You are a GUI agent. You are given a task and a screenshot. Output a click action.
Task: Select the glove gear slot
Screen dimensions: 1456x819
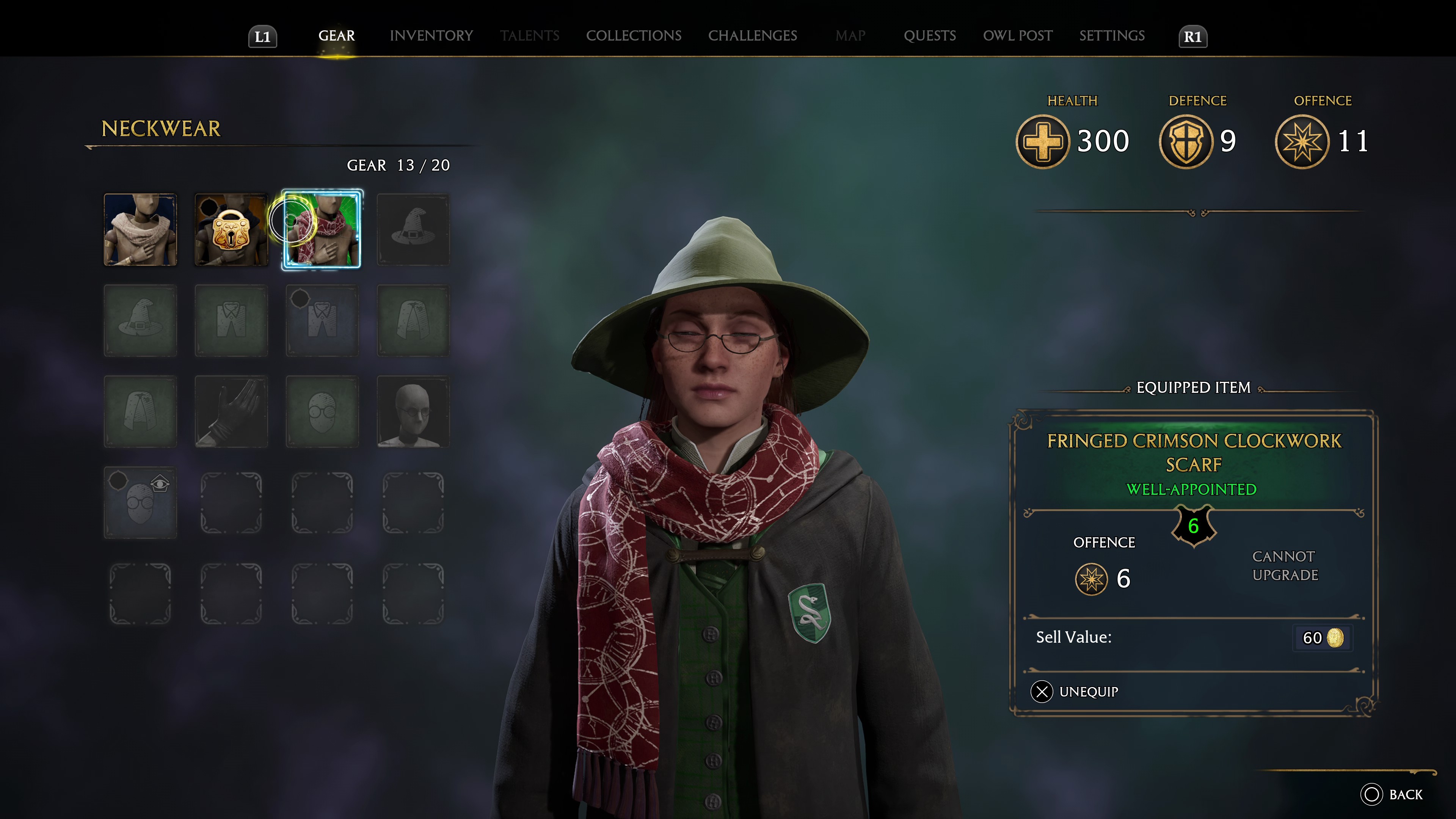pyautogui.click(x=231, y=411)
